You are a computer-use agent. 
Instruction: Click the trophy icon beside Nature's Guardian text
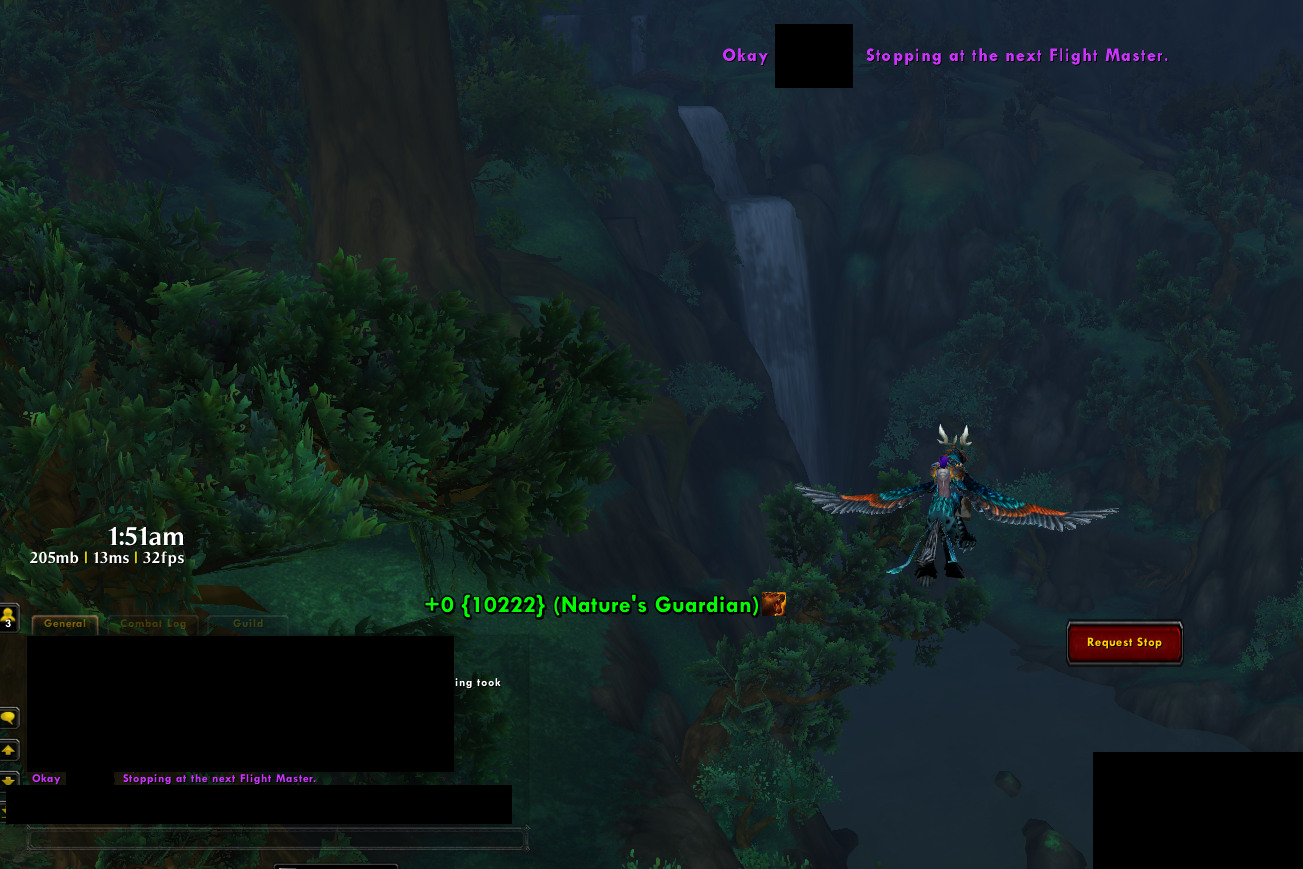coord(773,604)
